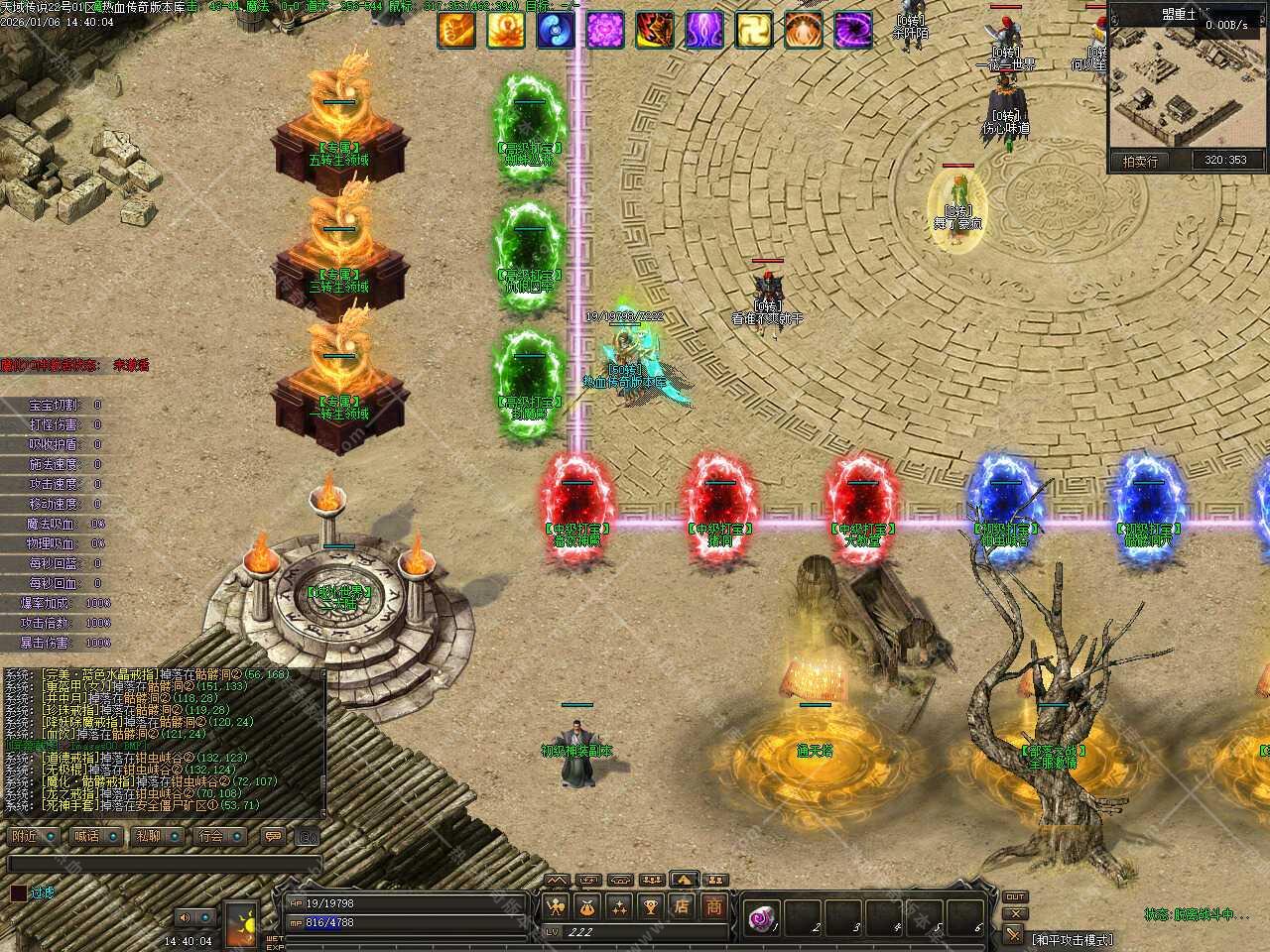
Task: Open the 店 shop button
Action: (x=682, y=905)
